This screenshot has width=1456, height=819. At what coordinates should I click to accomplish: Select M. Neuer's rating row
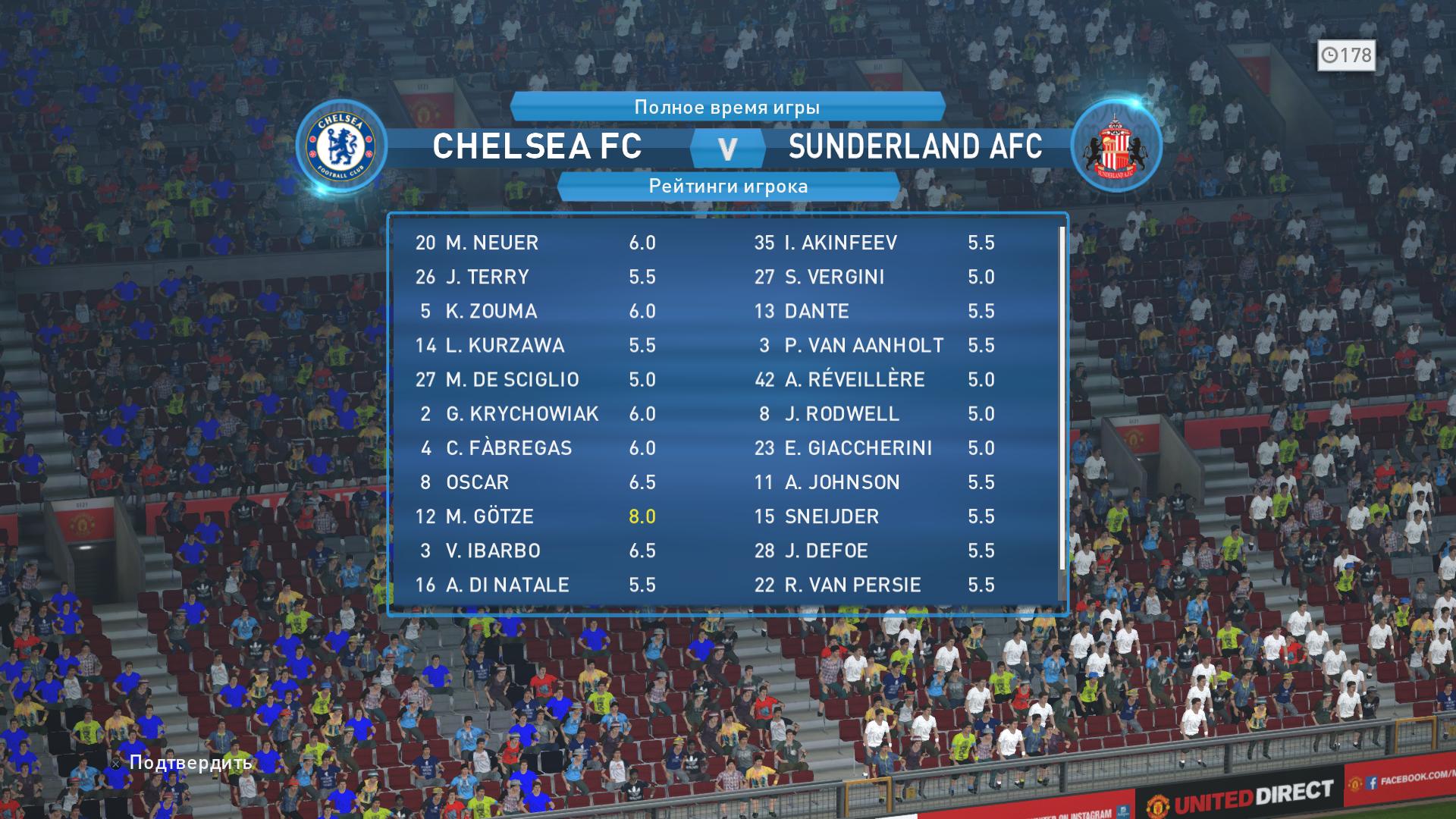[x=535, y=243]
